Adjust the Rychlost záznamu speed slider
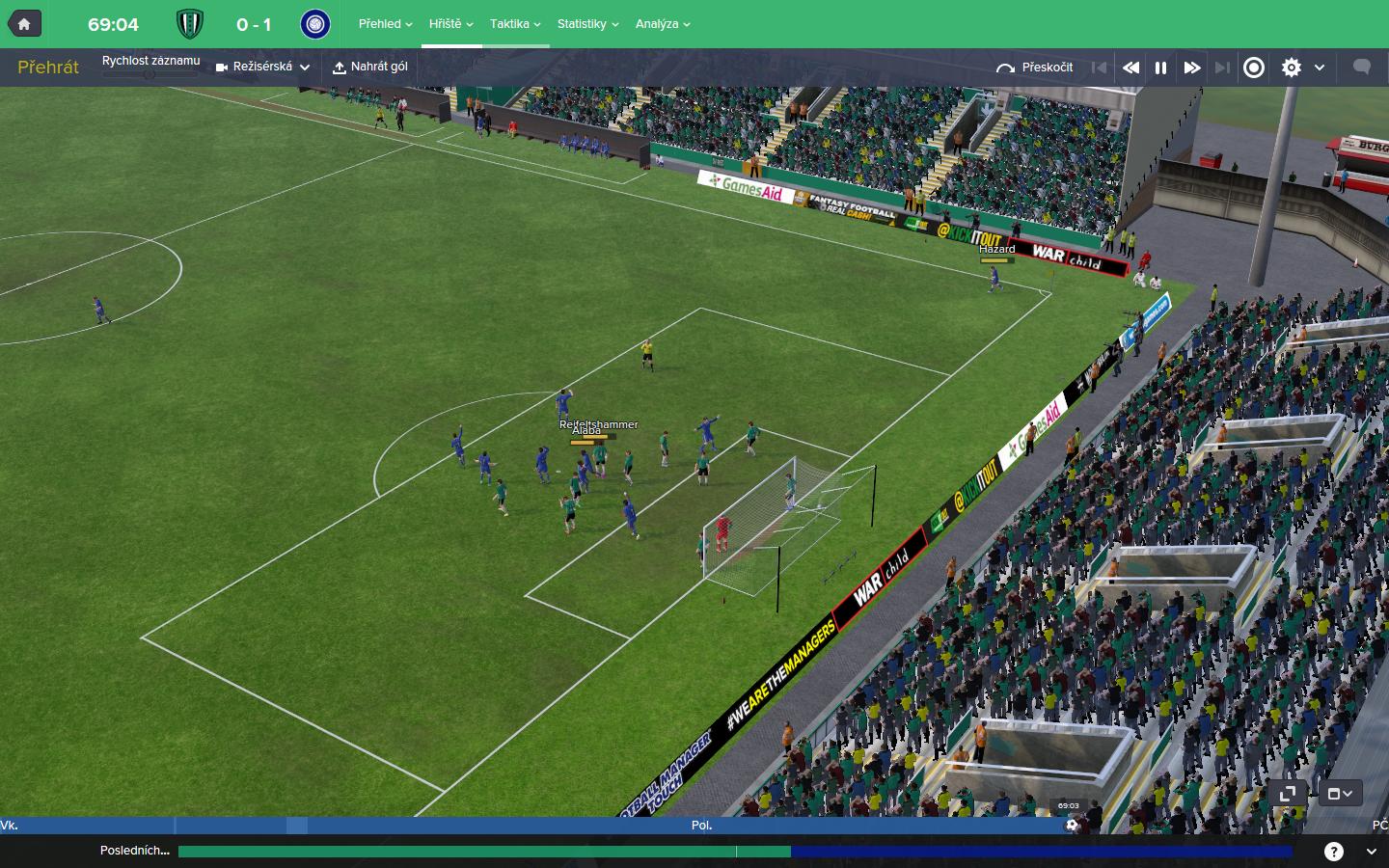 [150, 74]
